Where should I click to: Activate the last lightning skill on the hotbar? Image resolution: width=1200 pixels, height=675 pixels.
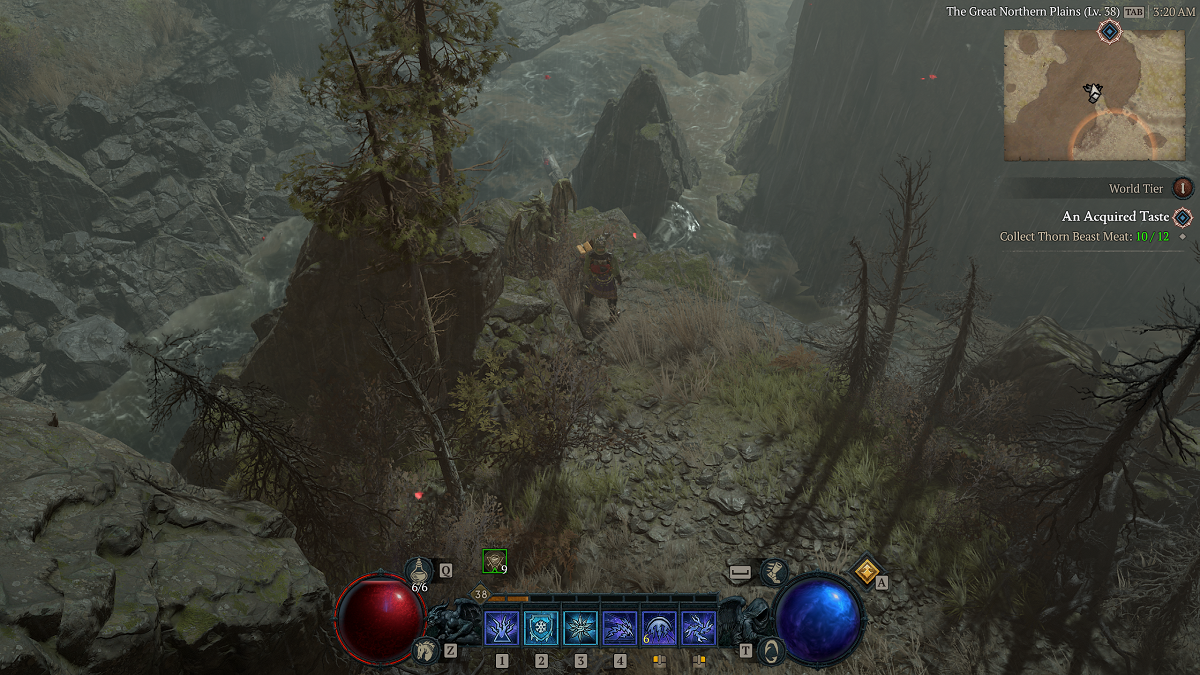[698, 629]
